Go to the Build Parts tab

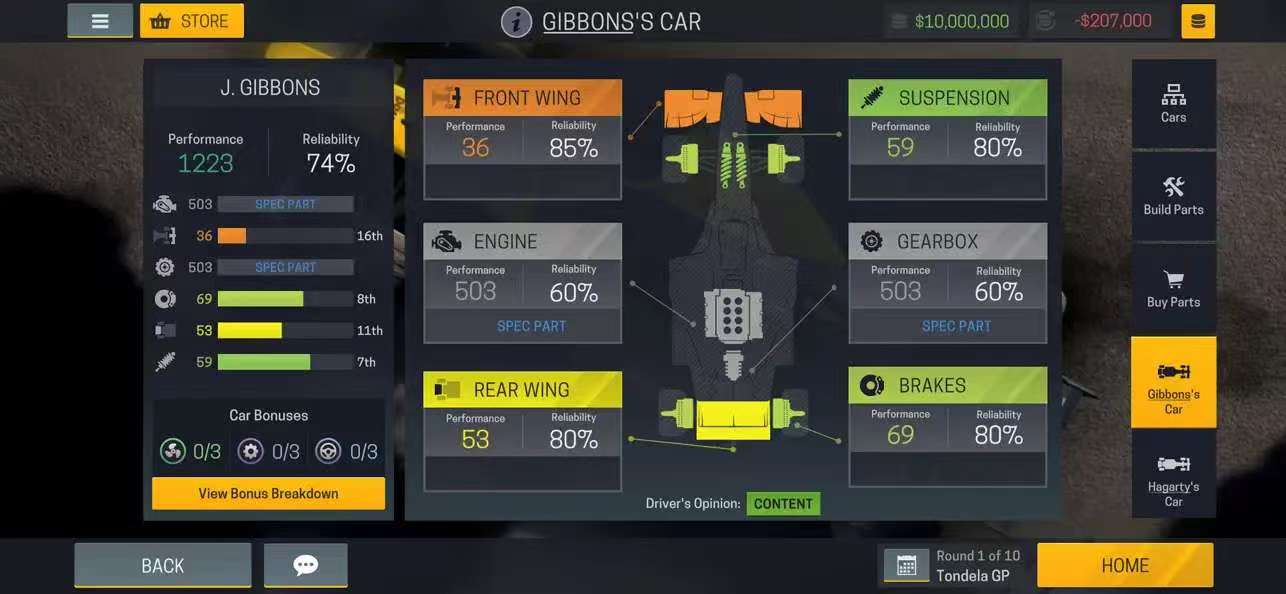(1173, 196)
